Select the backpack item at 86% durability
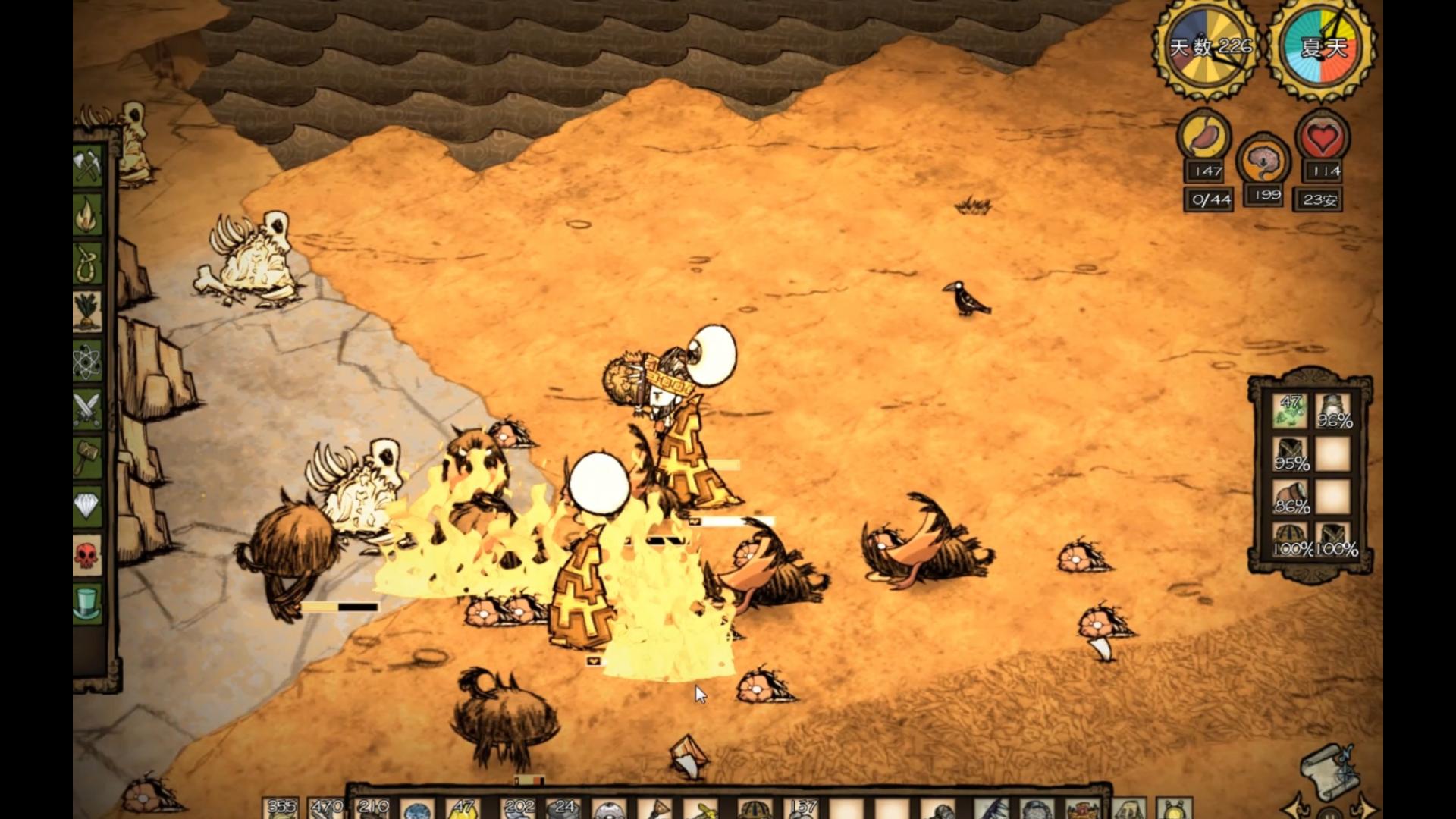 coord(1290,497)
